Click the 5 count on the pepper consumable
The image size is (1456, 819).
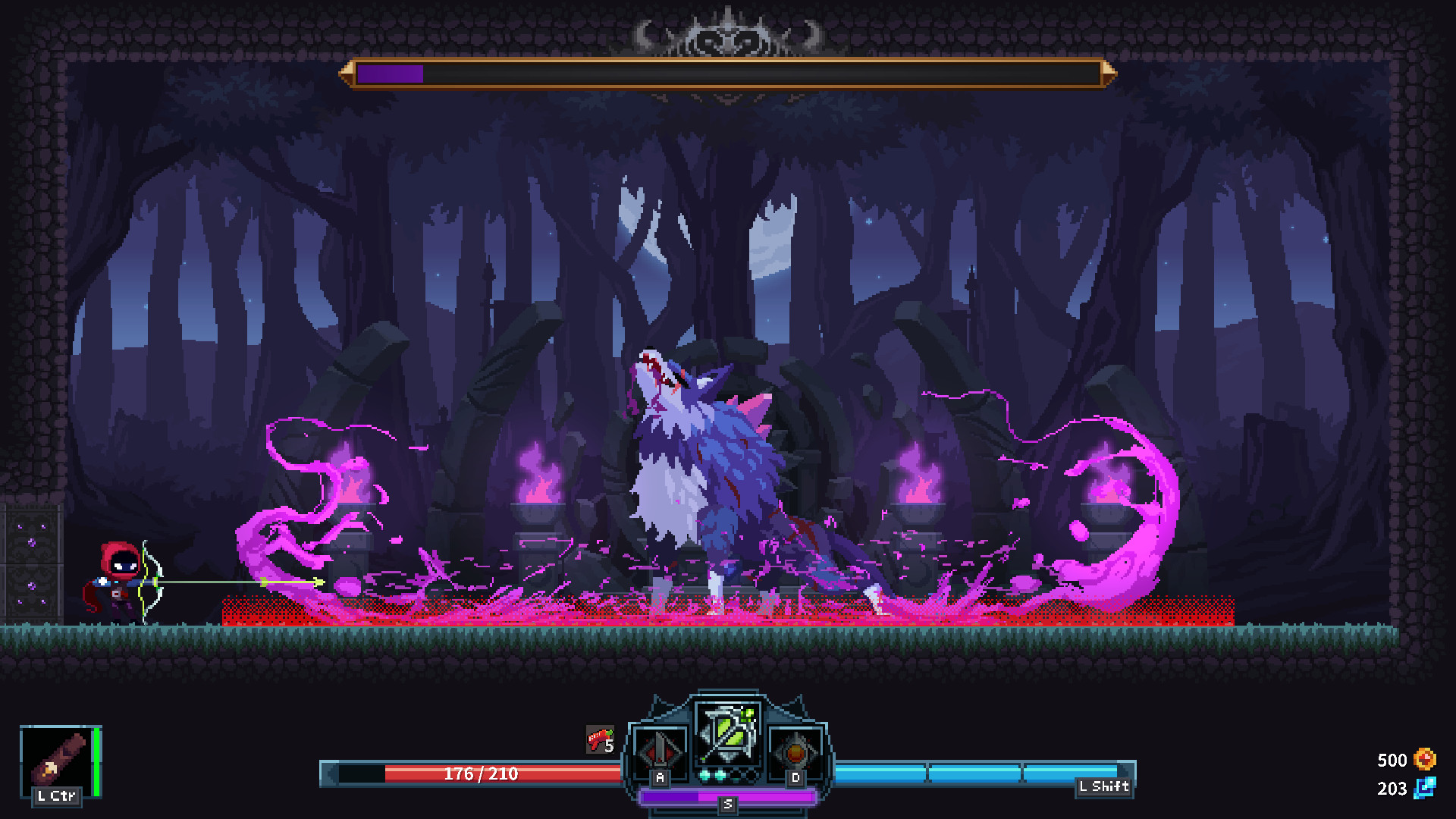609,746
